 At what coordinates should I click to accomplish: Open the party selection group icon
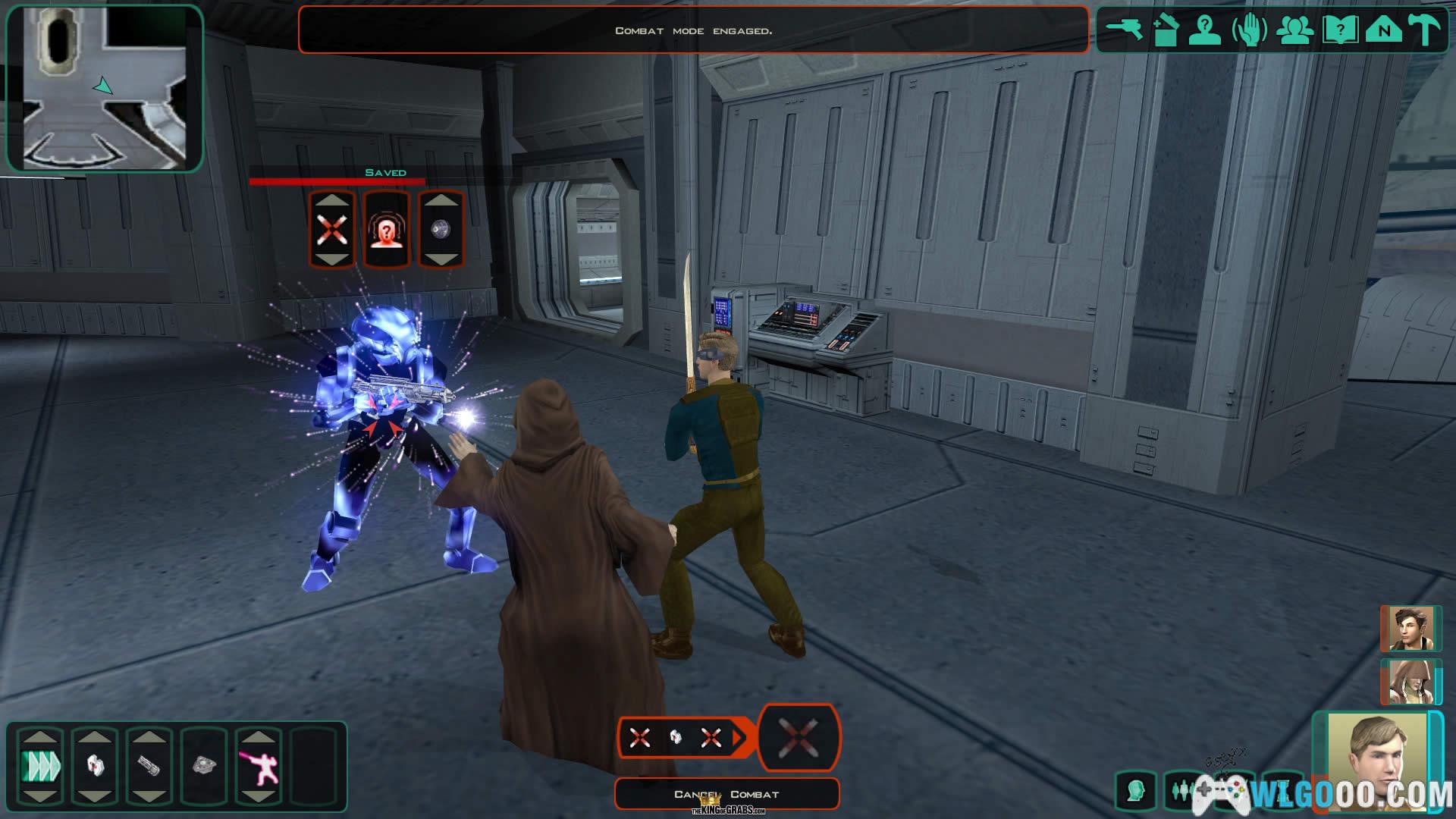click(1294, 30)
